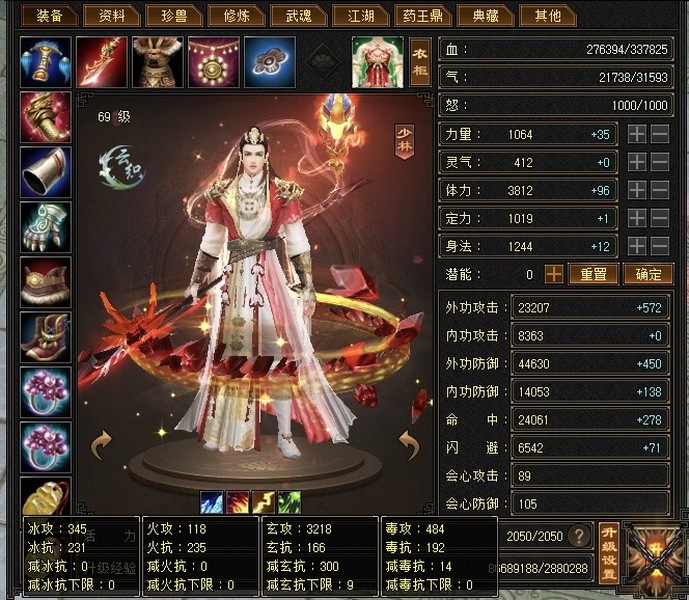The height and width of the screenshot is (600, 689).
Task: Decrease the 身法 attribute
Action: tap(660, 246)
